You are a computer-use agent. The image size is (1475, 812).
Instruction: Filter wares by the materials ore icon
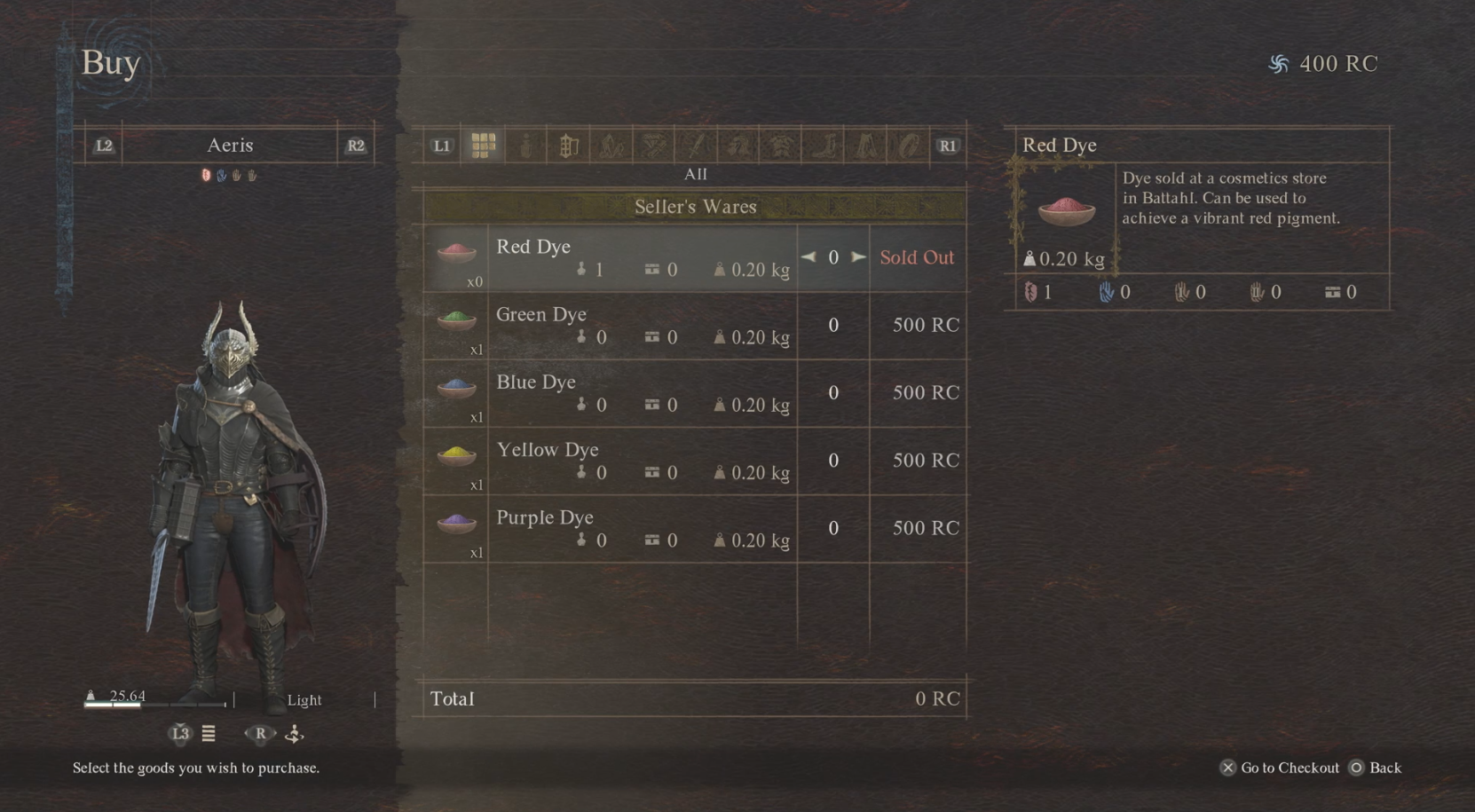coord(611,145)
